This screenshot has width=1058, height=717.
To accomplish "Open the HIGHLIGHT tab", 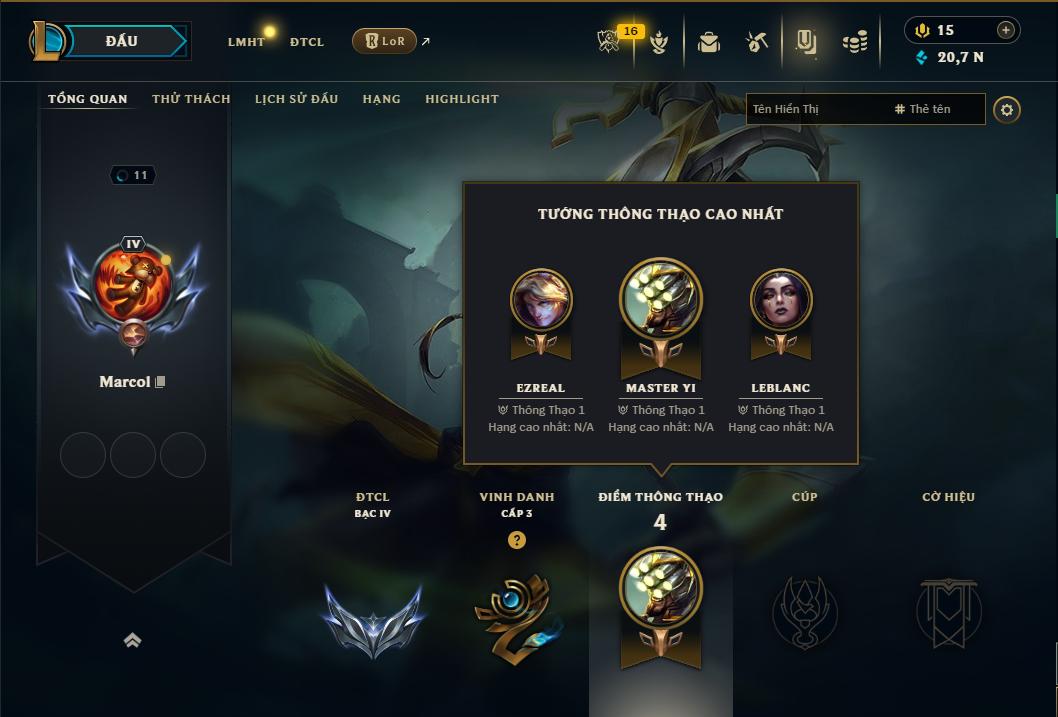I will 461,99.
